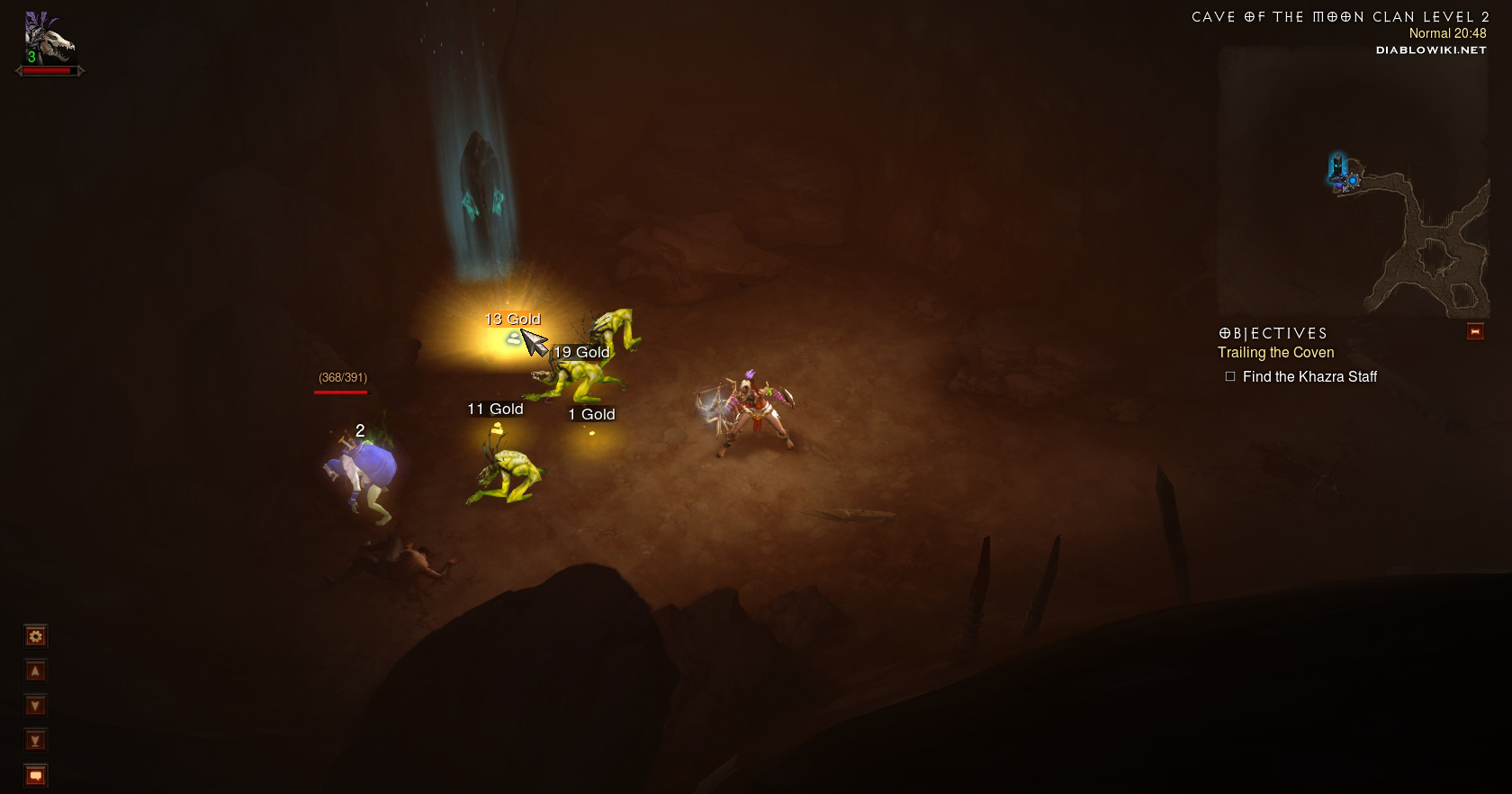Jump to chat bottom arrow button
Image resolution: width=1512 pixels, height=794 pixels.
point(35,741)
